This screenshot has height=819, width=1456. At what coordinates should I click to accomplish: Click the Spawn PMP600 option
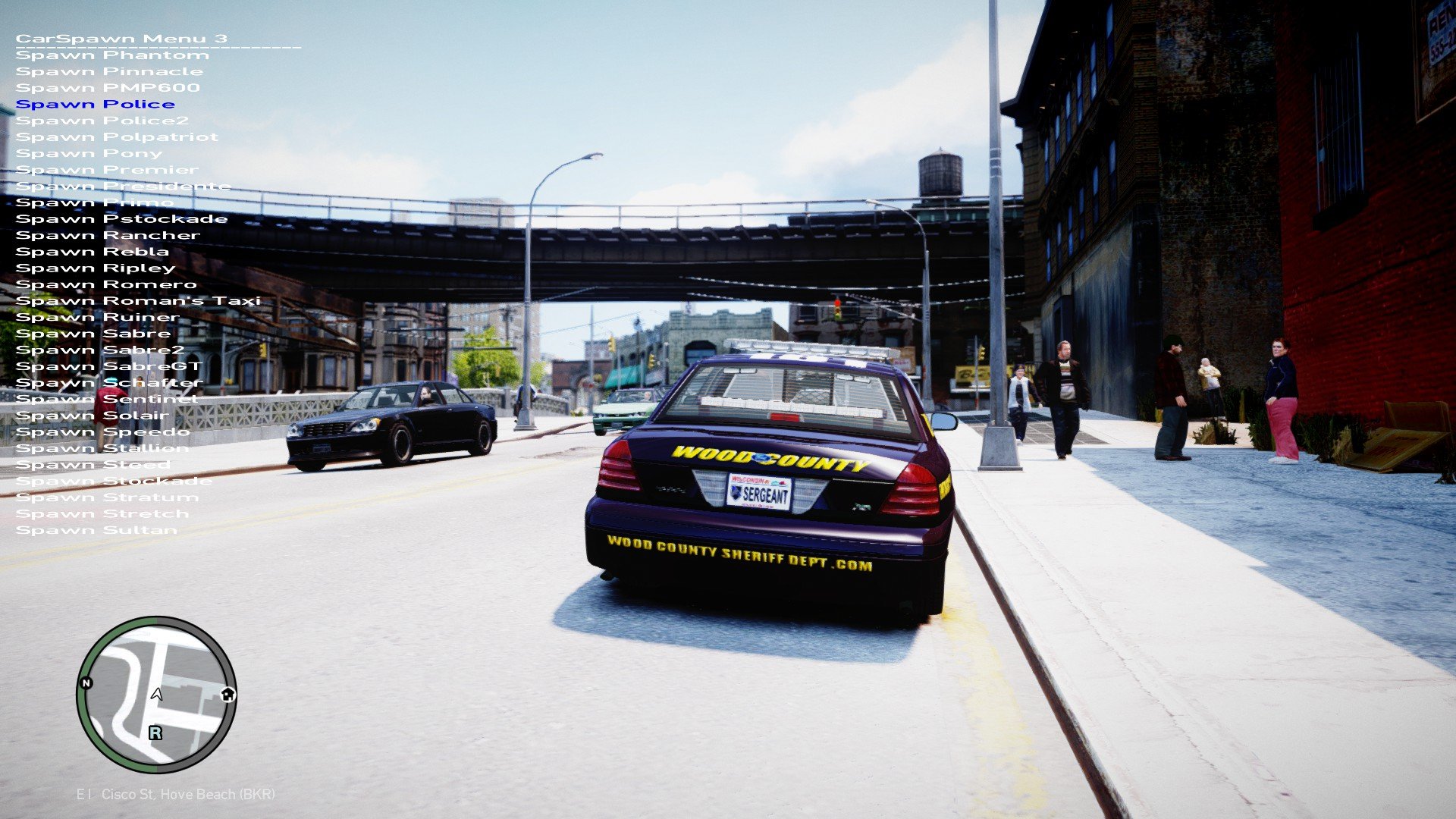pos(108,88)
